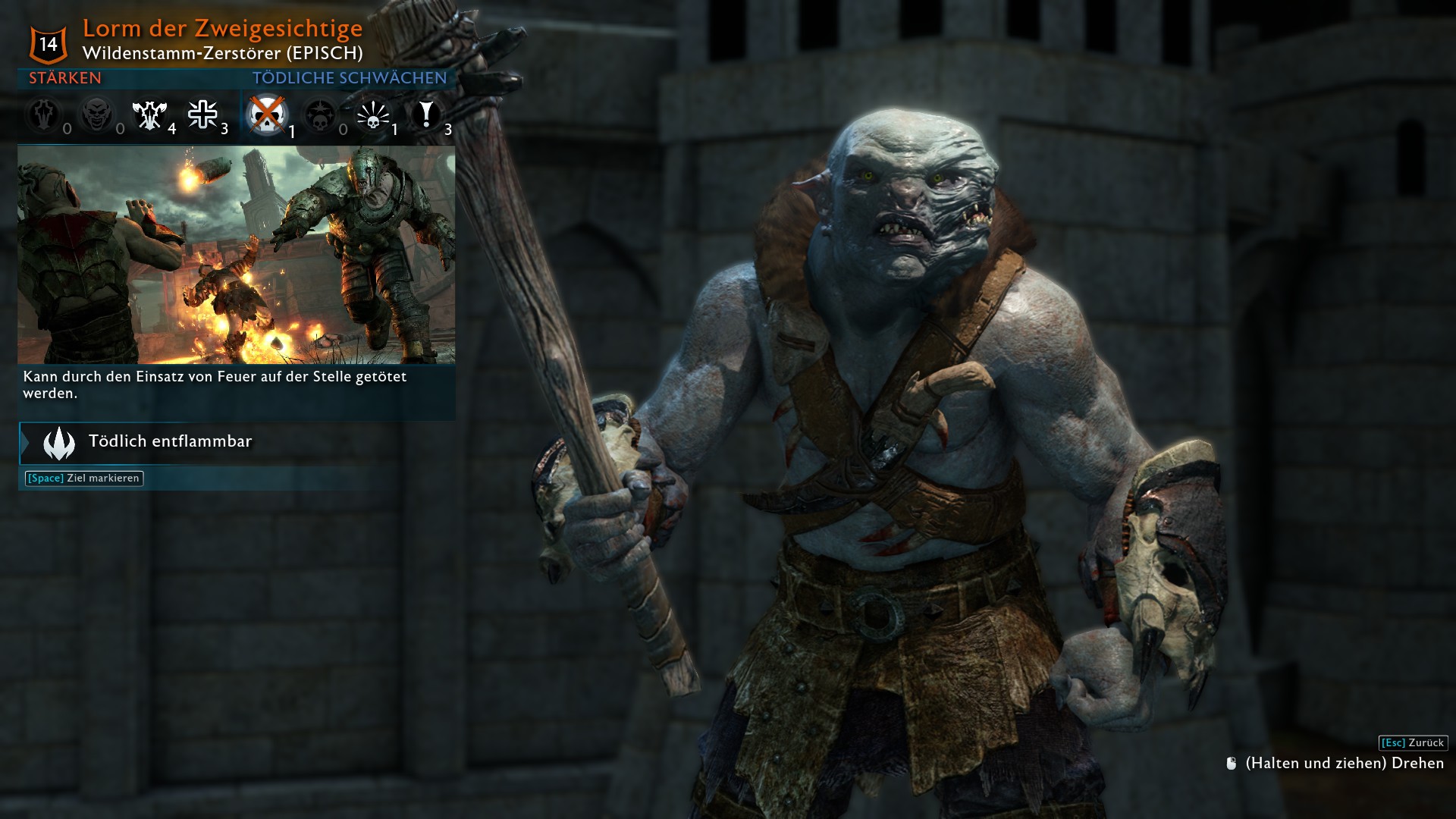
Task: Click the dimmed grinning face strength icon
Action: tap(96, 115)
